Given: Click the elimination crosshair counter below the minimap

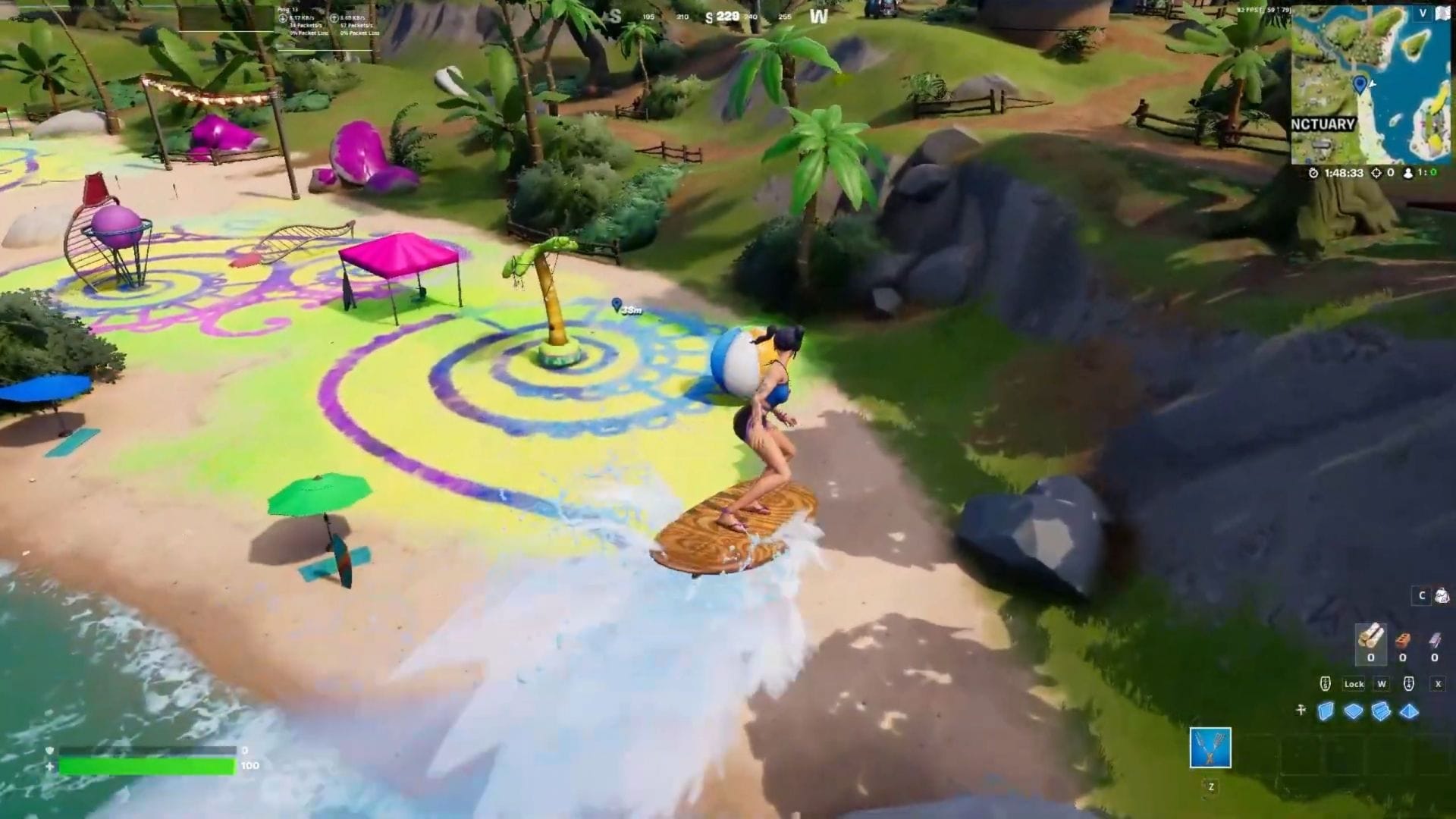Looking at the screenshot, I should [1377, 173].
